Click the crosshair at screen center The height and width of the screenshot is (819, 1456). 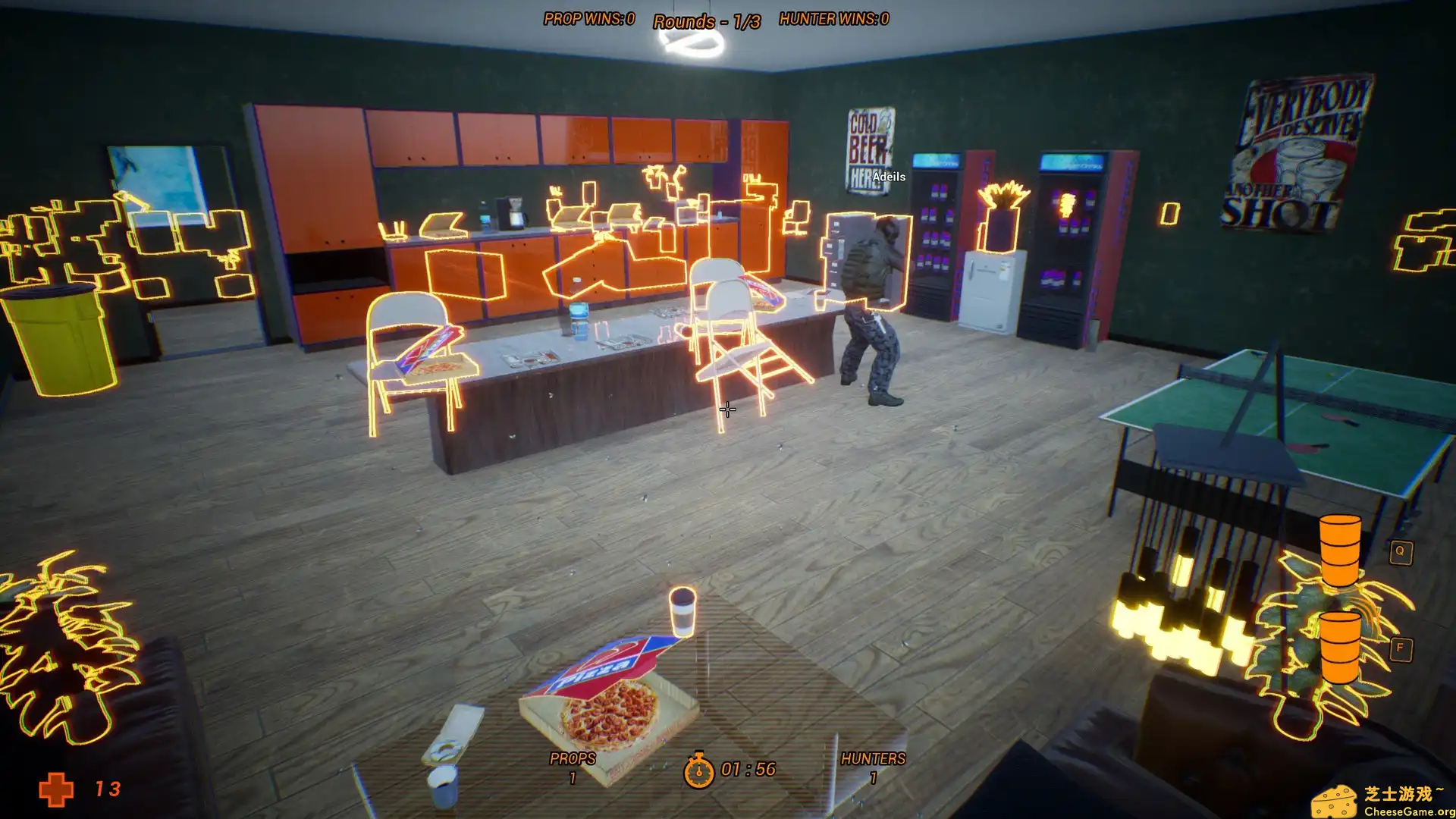pos(726,409)
